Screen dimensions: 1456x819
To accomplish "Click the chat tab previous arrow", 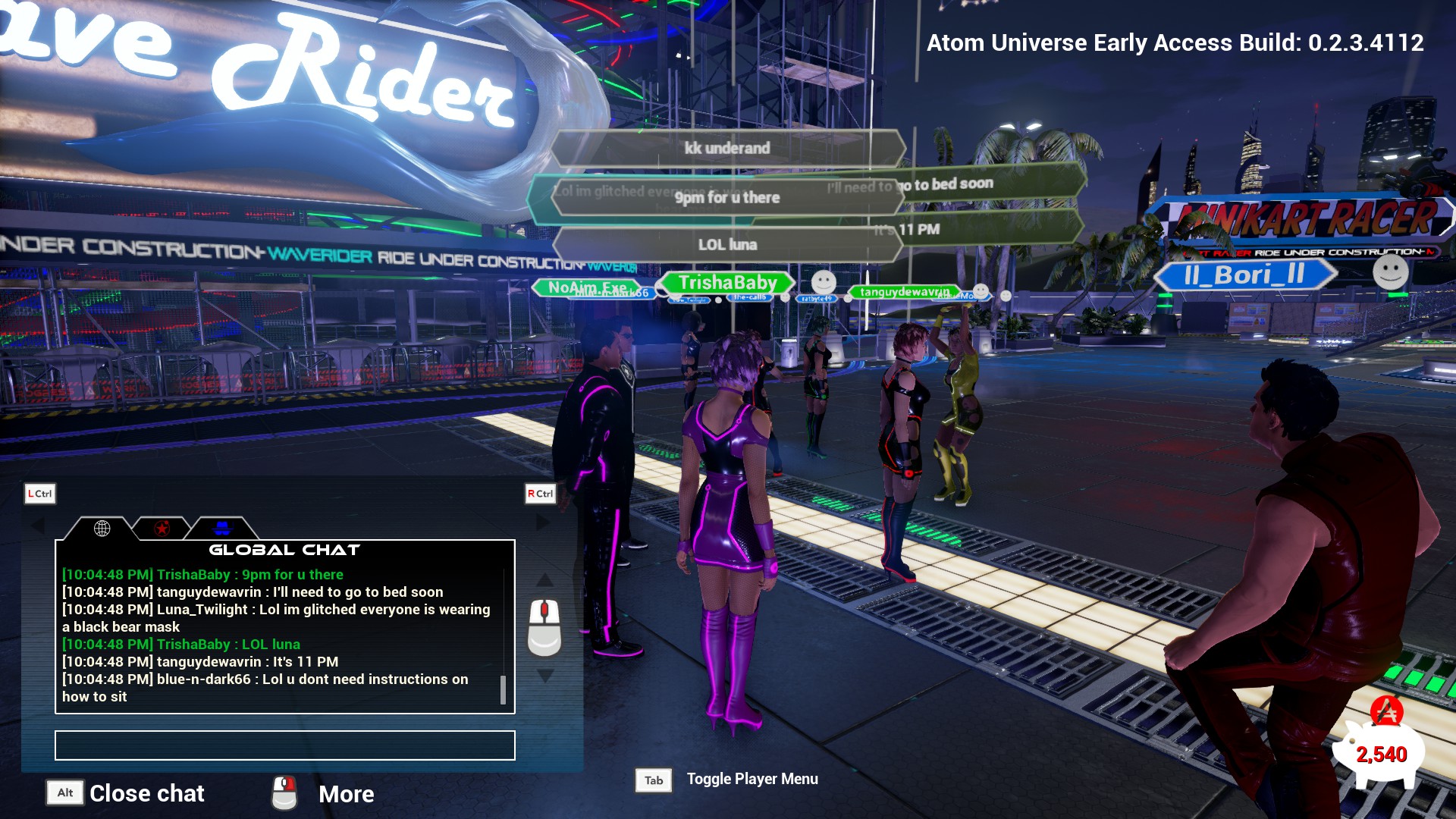I will [37, 524].
